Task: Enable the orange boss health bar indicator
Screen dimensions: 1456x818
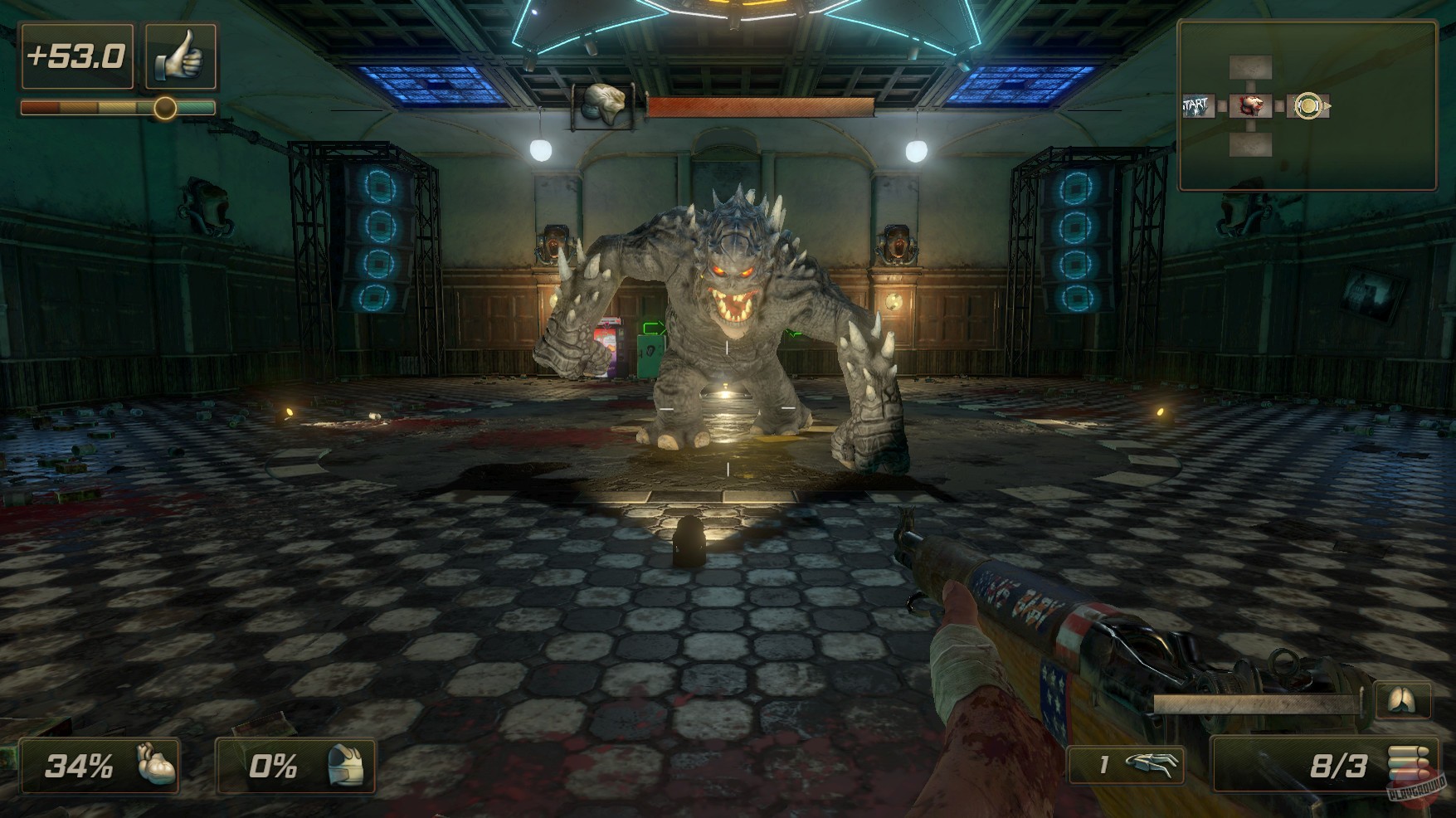Action: [762, 107]
